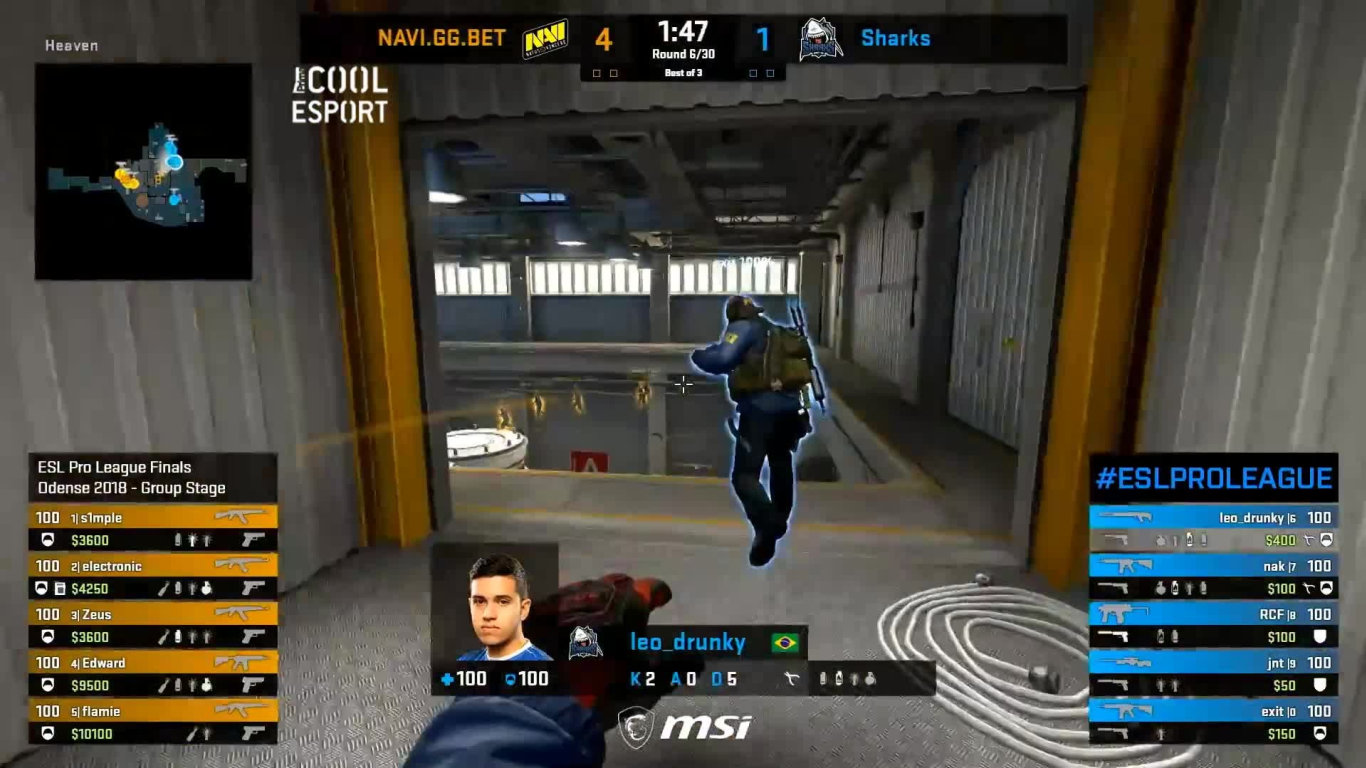Click the Sharks team logo at the top

click(819, 38)
